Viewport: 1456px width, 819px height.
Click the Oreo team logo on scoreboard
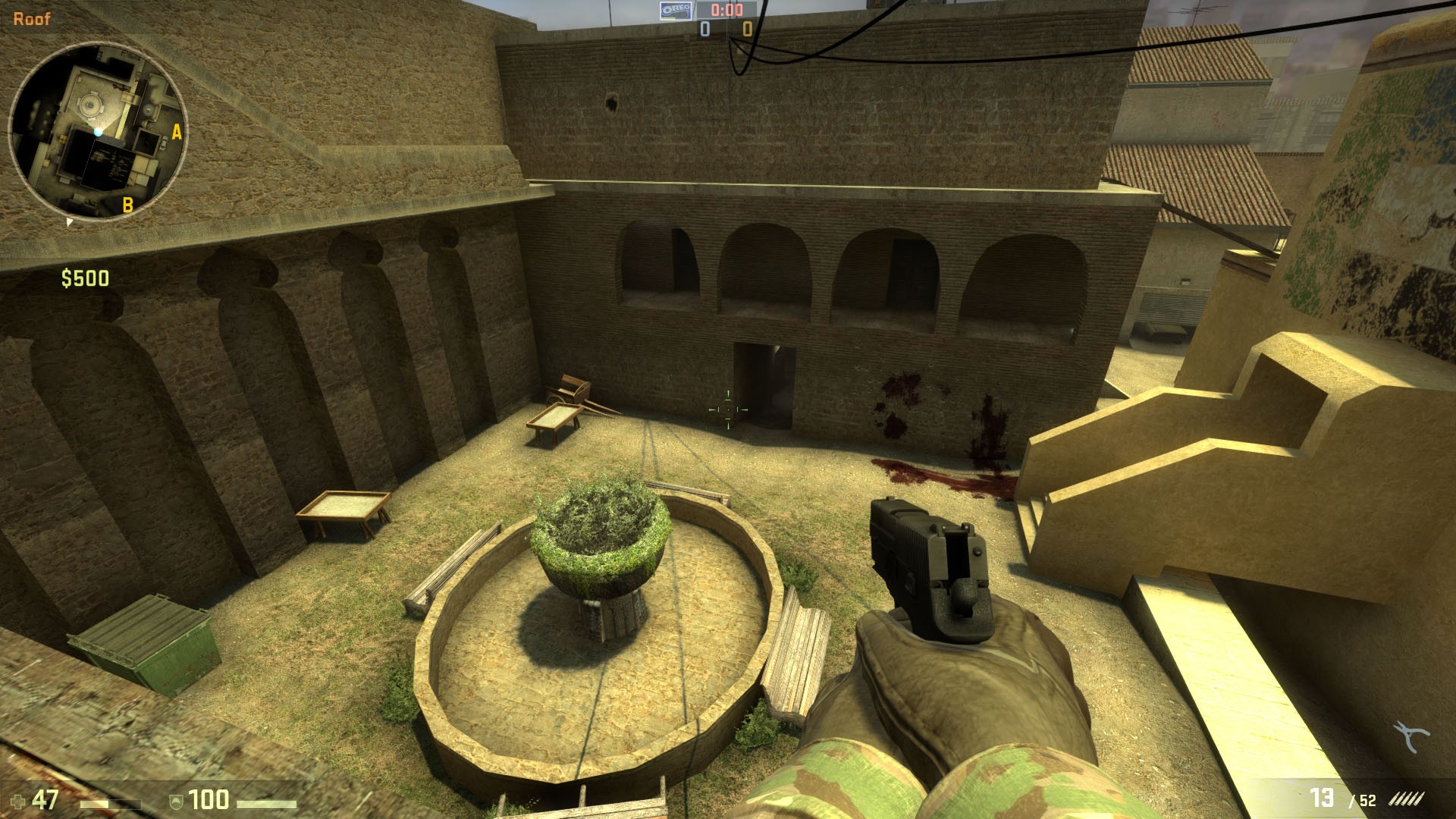pos(674,10)
